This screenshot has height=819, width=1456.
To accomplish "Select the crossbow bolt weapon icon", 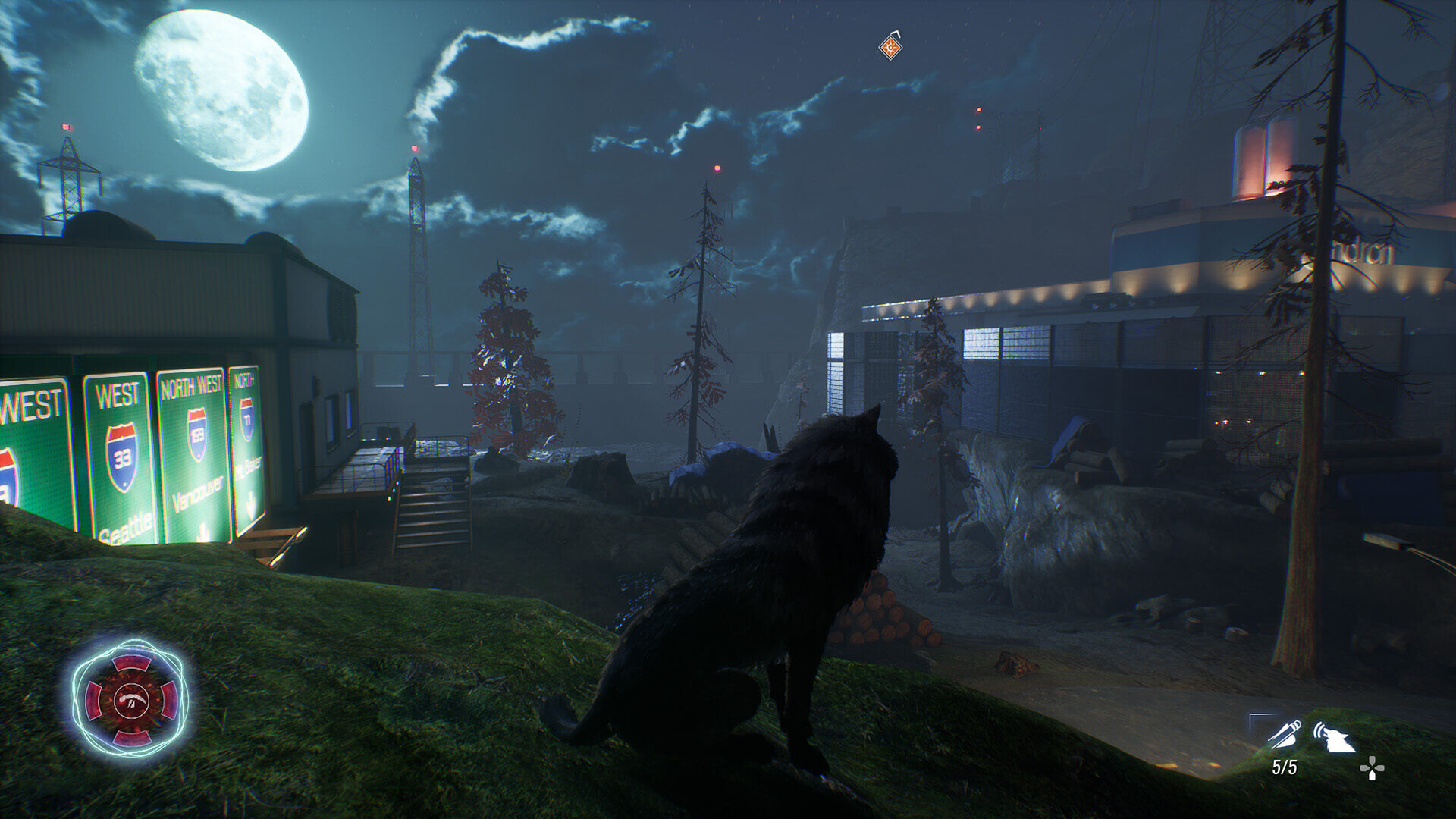I will coord(1283,733).
